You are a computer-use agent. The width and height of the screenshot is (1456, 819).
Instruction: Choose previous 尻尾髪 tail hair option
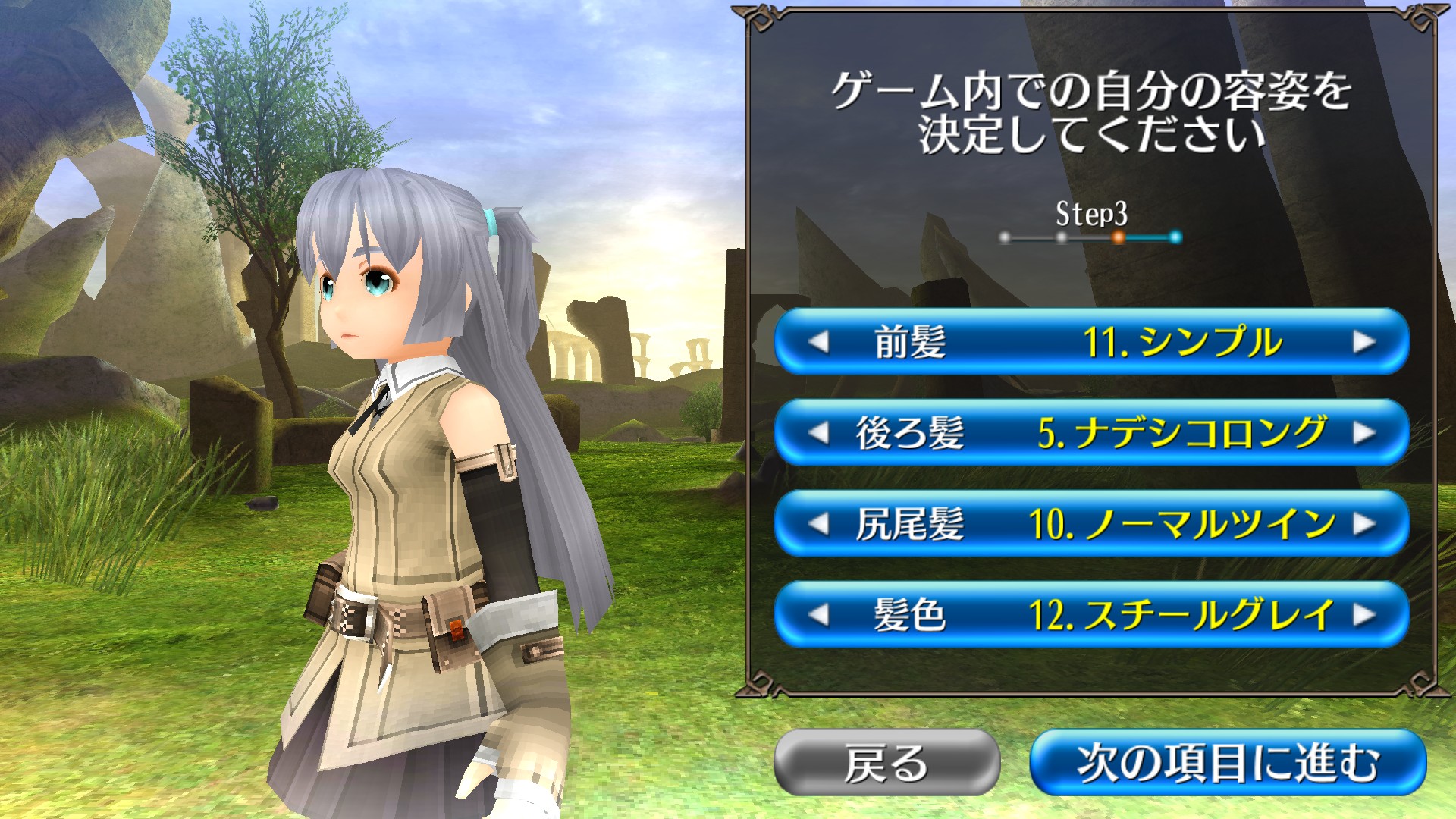coord(818,524)
